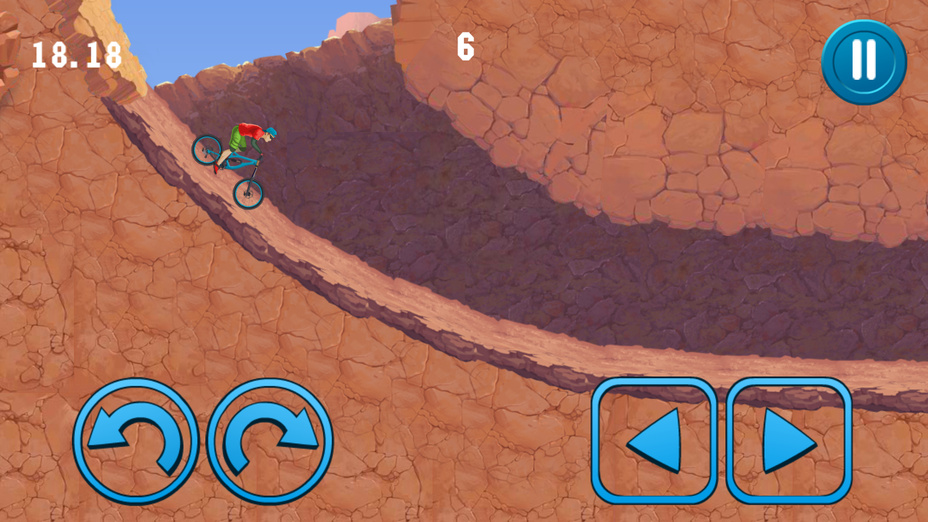This screenshot has height=522, width=928.
Task: Tap the counter-clockwise lean back button
Action: (135, 441)
